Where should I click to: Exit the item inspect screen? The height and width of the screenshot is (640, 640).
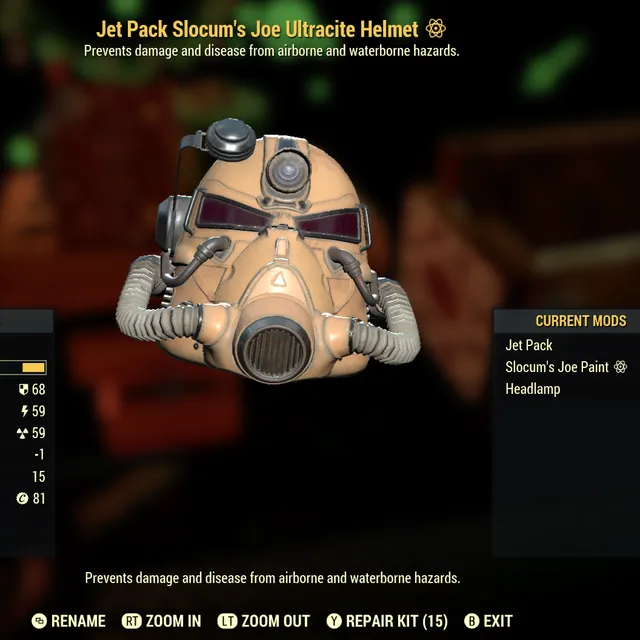(488, 621)
